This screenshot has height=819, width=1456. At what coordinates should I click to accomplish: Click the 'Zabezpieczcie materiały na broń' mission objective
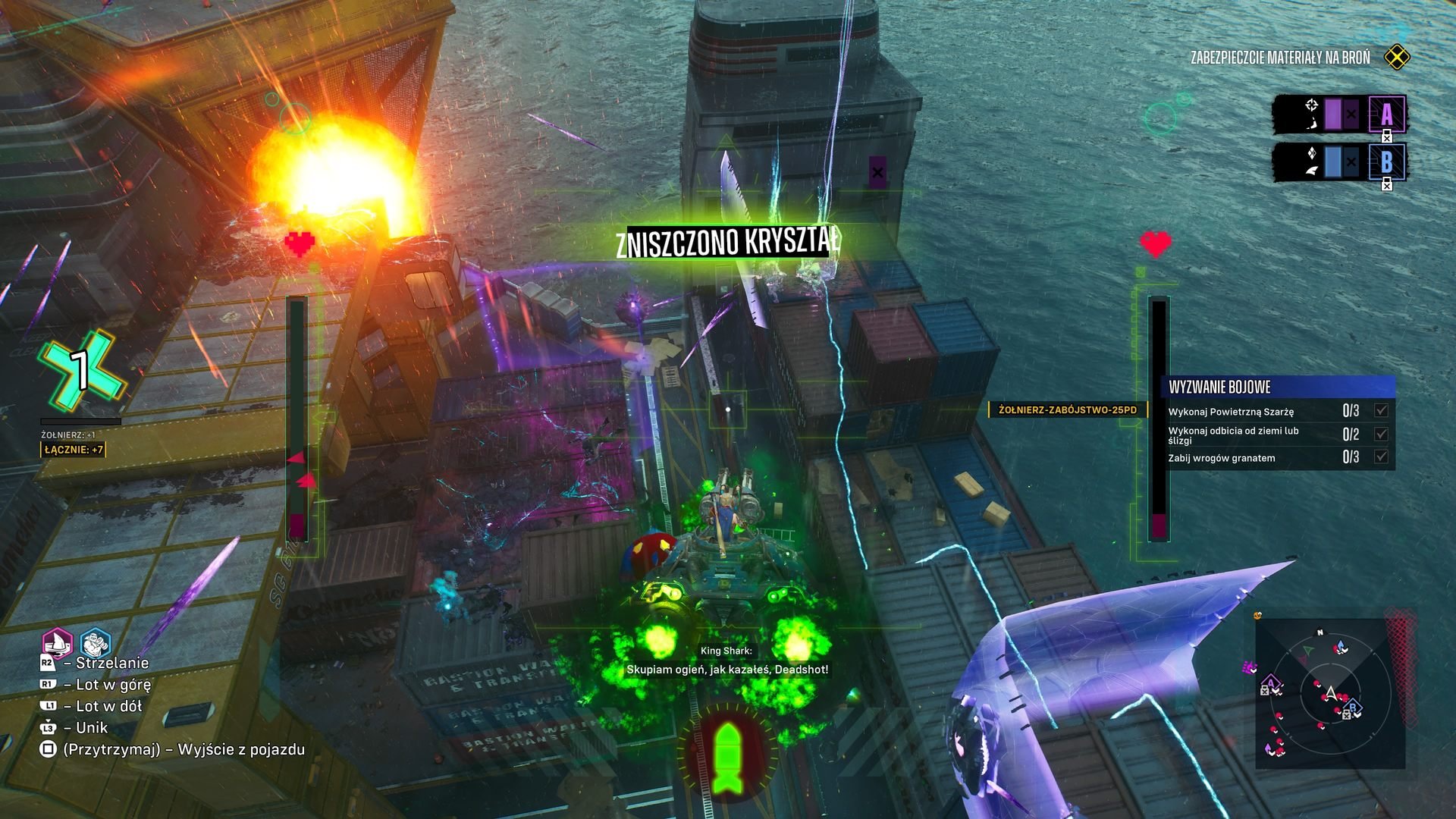click(x=1280, y=58)
